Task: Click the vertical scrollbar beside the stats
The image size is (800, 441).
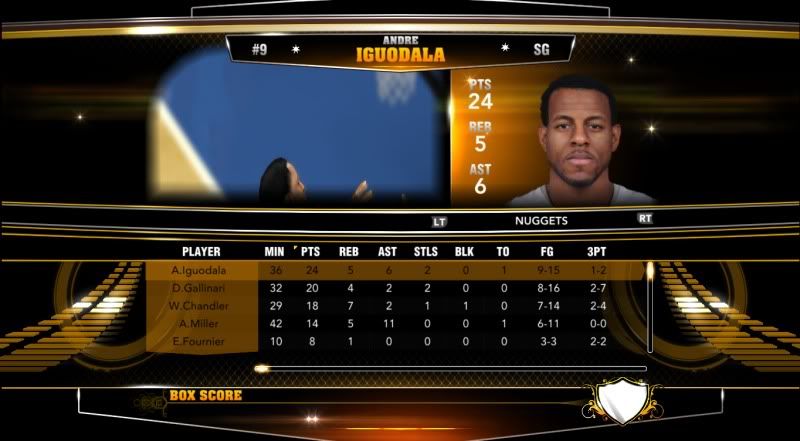Action: coord(649,306)
